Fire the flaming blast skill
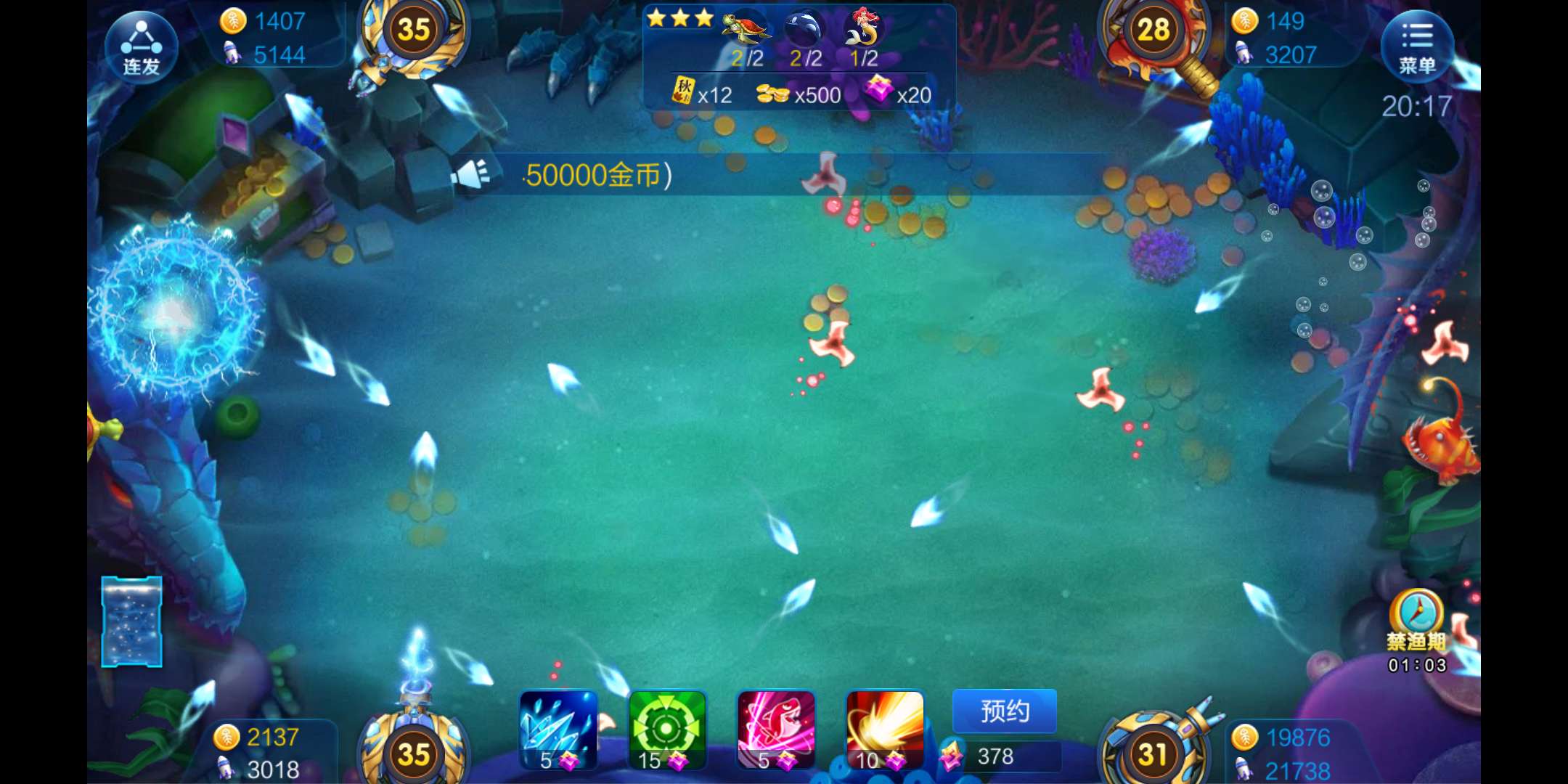1568x784 pixels. coord(884,730)
